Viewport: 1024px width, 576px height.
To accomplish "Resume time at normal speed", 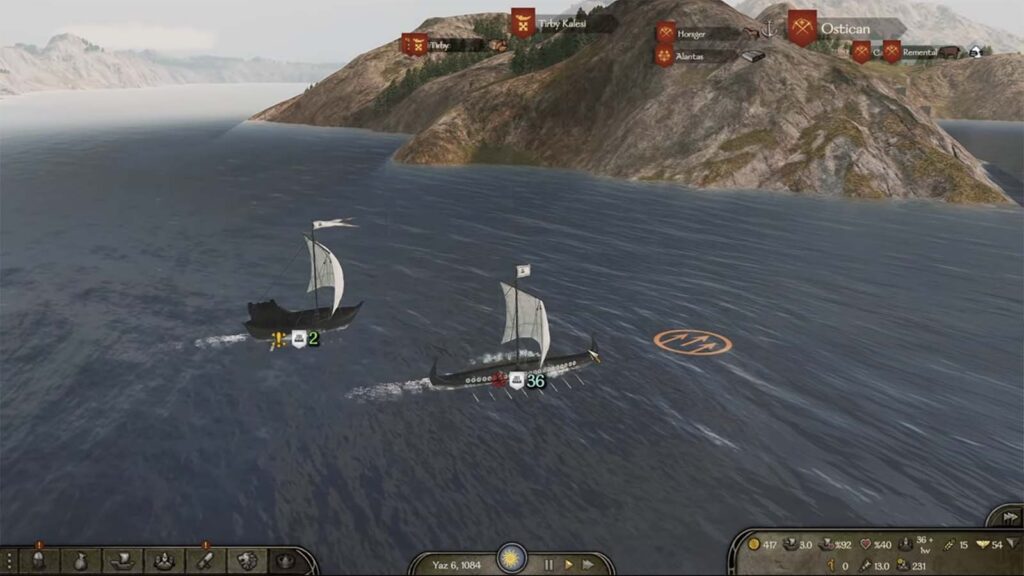I will [570, 564].
